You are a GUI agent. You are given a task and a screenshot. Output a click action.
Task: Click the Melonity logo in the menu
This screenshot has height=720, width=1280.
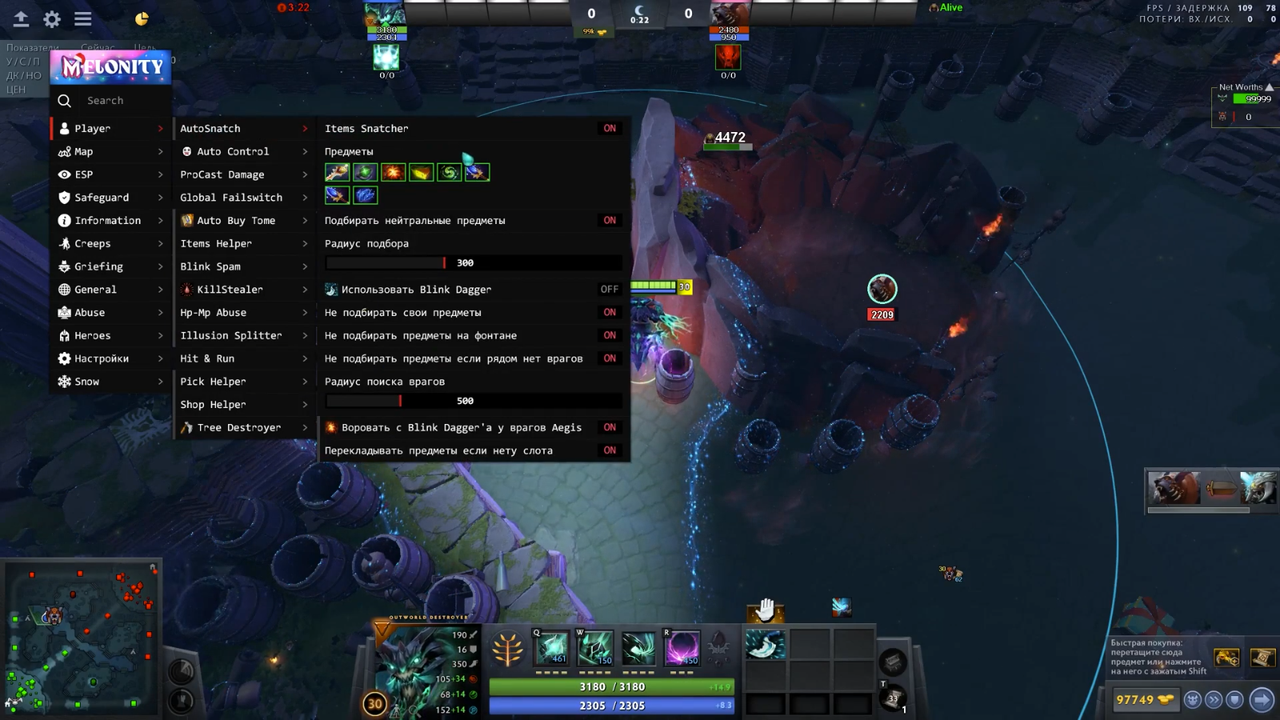point(110,66)
